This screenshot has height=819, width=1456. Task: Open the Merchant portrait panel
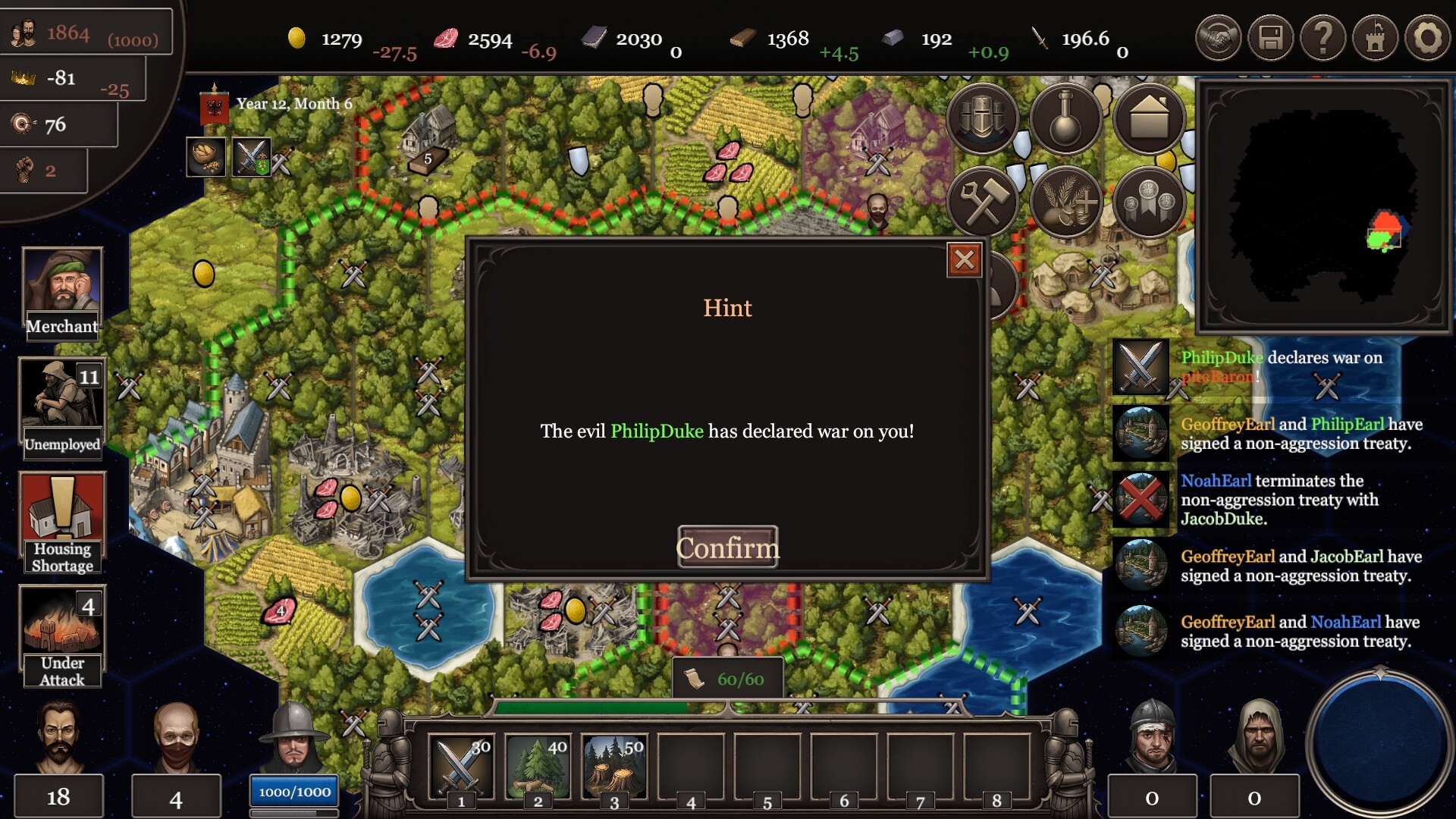tap(62, 292)
